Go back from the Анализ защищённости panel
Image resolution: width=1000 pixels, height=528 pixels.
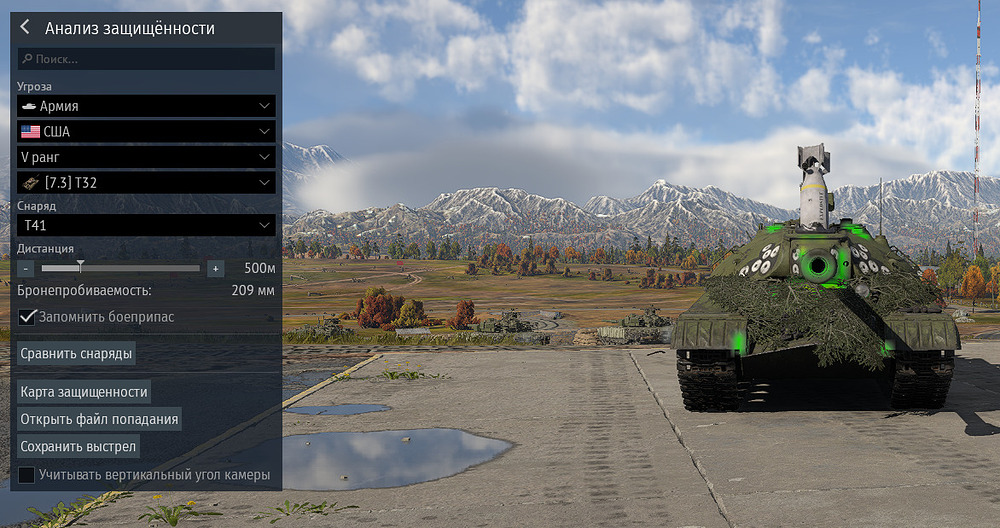[25, 28]
